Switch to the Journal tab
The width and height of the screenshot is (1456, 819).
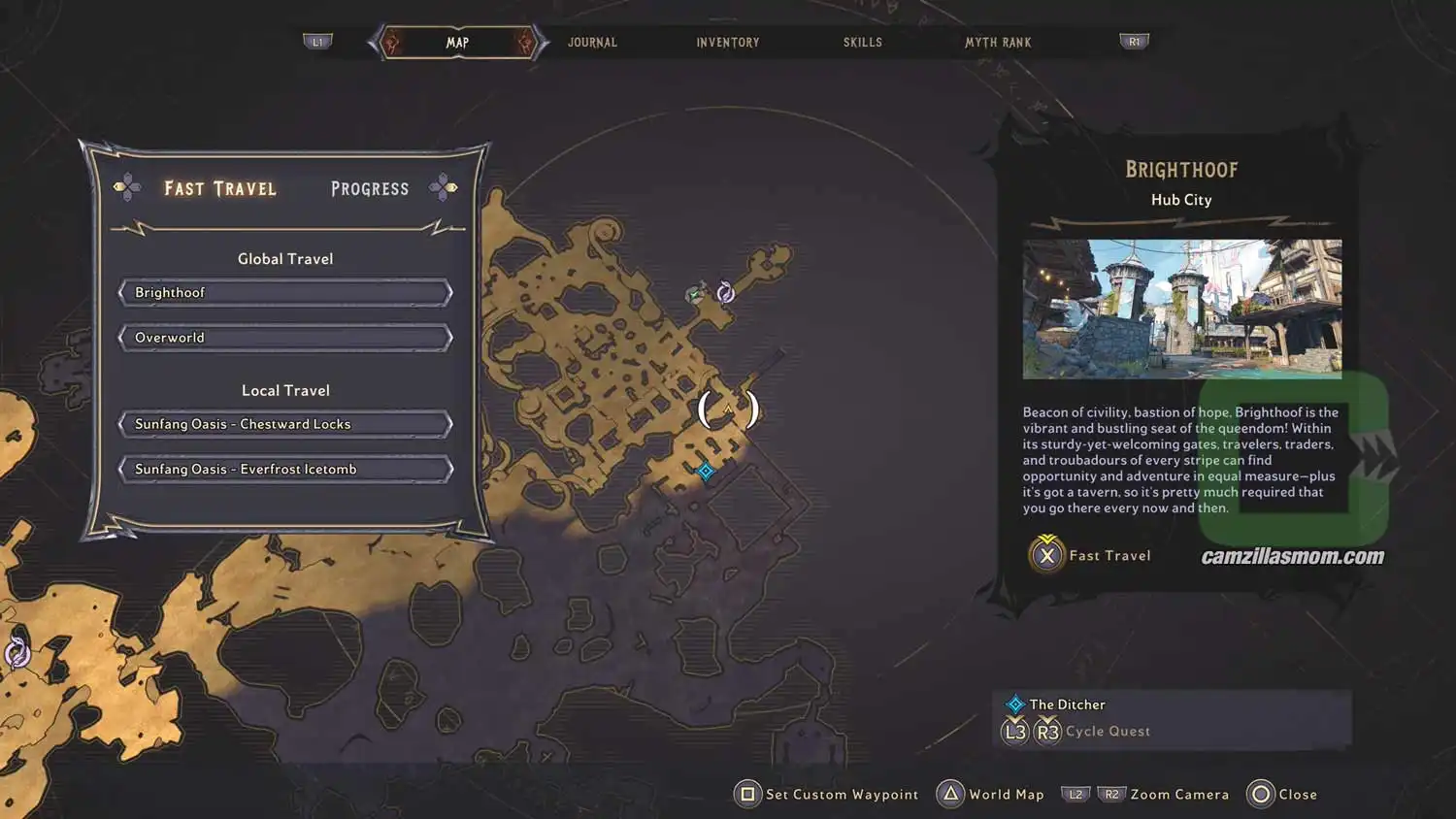tap(591, 42)
